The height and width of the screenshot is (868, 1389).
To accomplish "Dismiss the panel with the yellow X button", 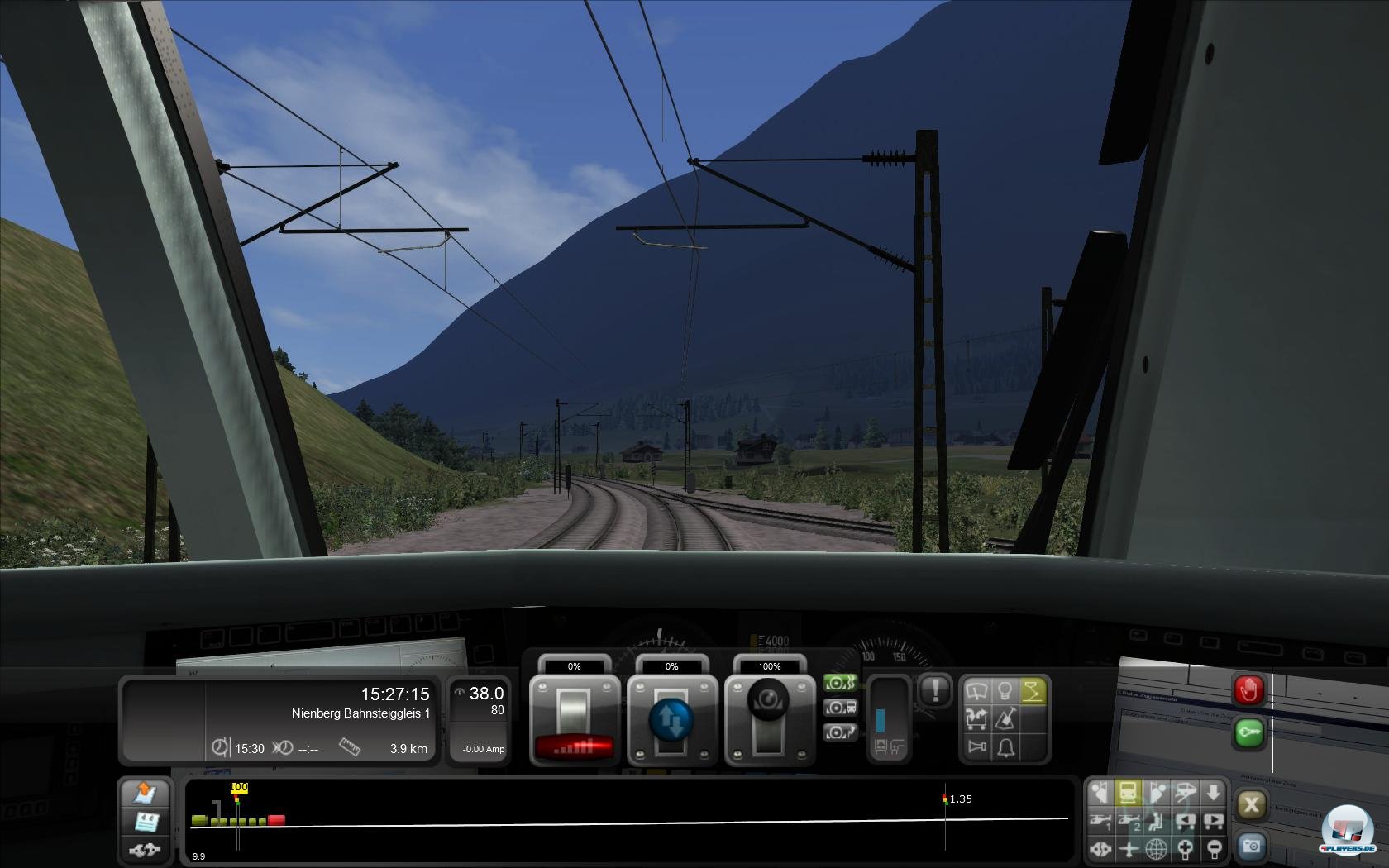I will 1252,804.
